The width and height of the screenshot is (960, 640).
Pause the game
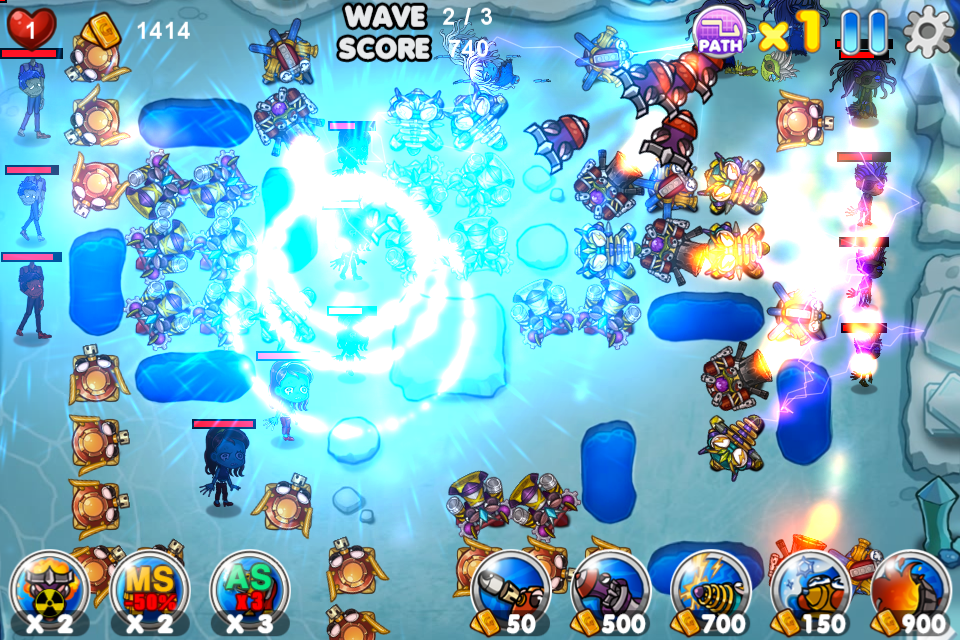(863, 33)
